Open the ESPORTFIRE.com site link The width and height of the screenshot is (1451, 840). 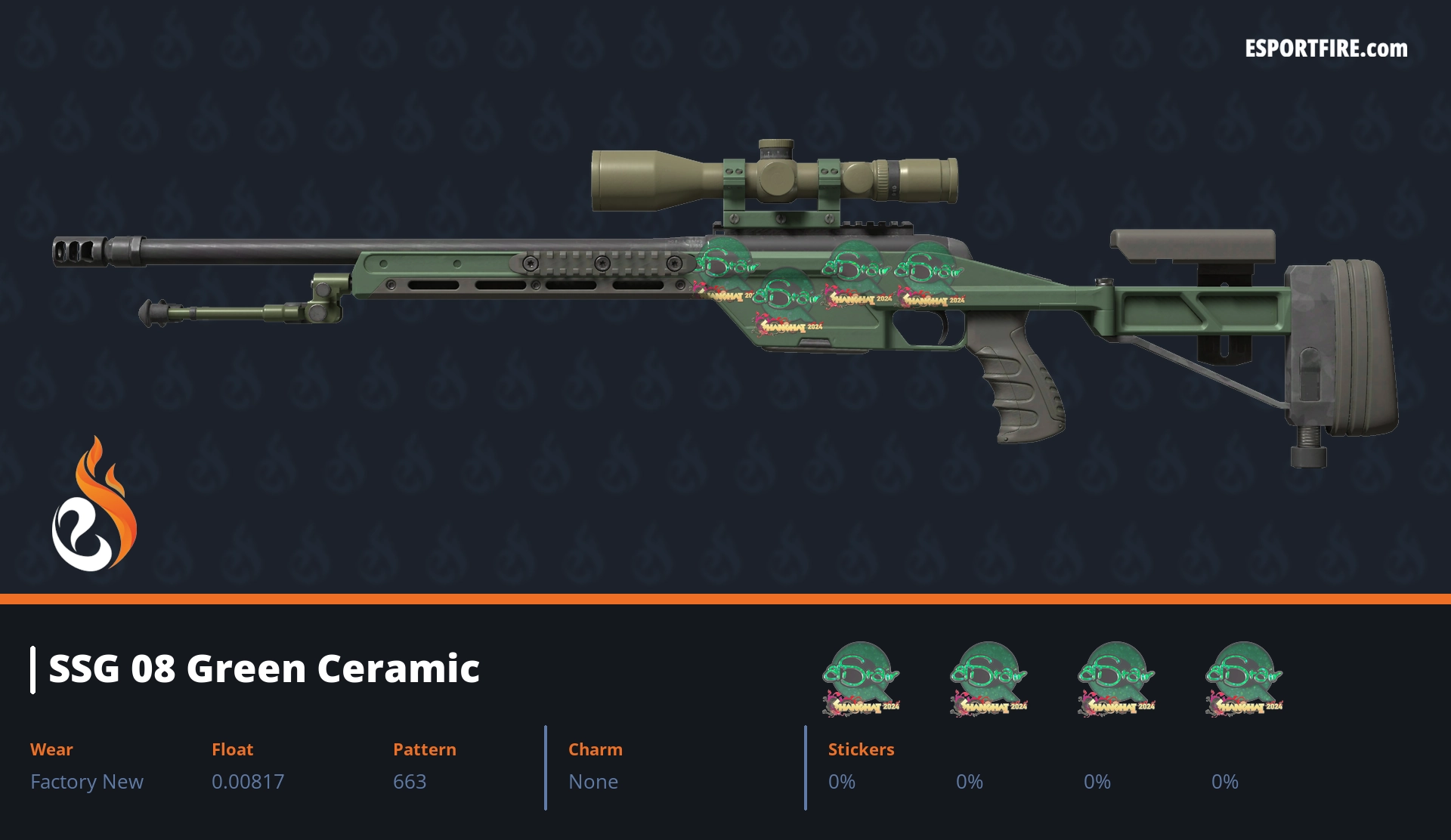point(1326,49)
